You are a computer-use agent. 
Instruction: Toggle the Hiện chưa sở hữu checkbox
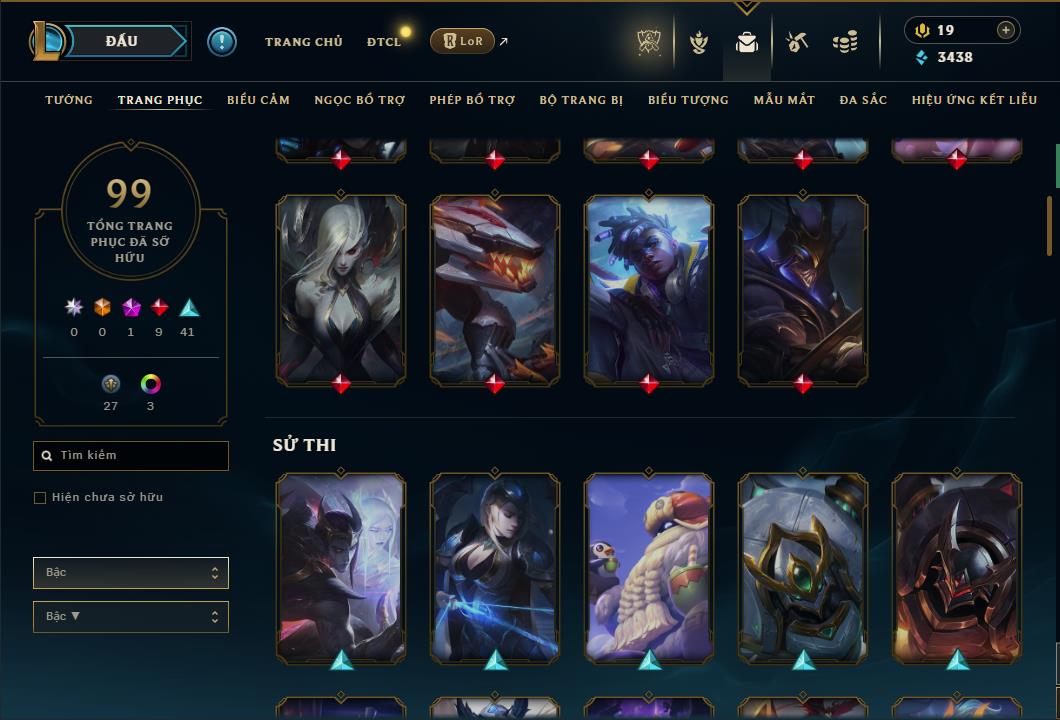click(x=40, y=498)
